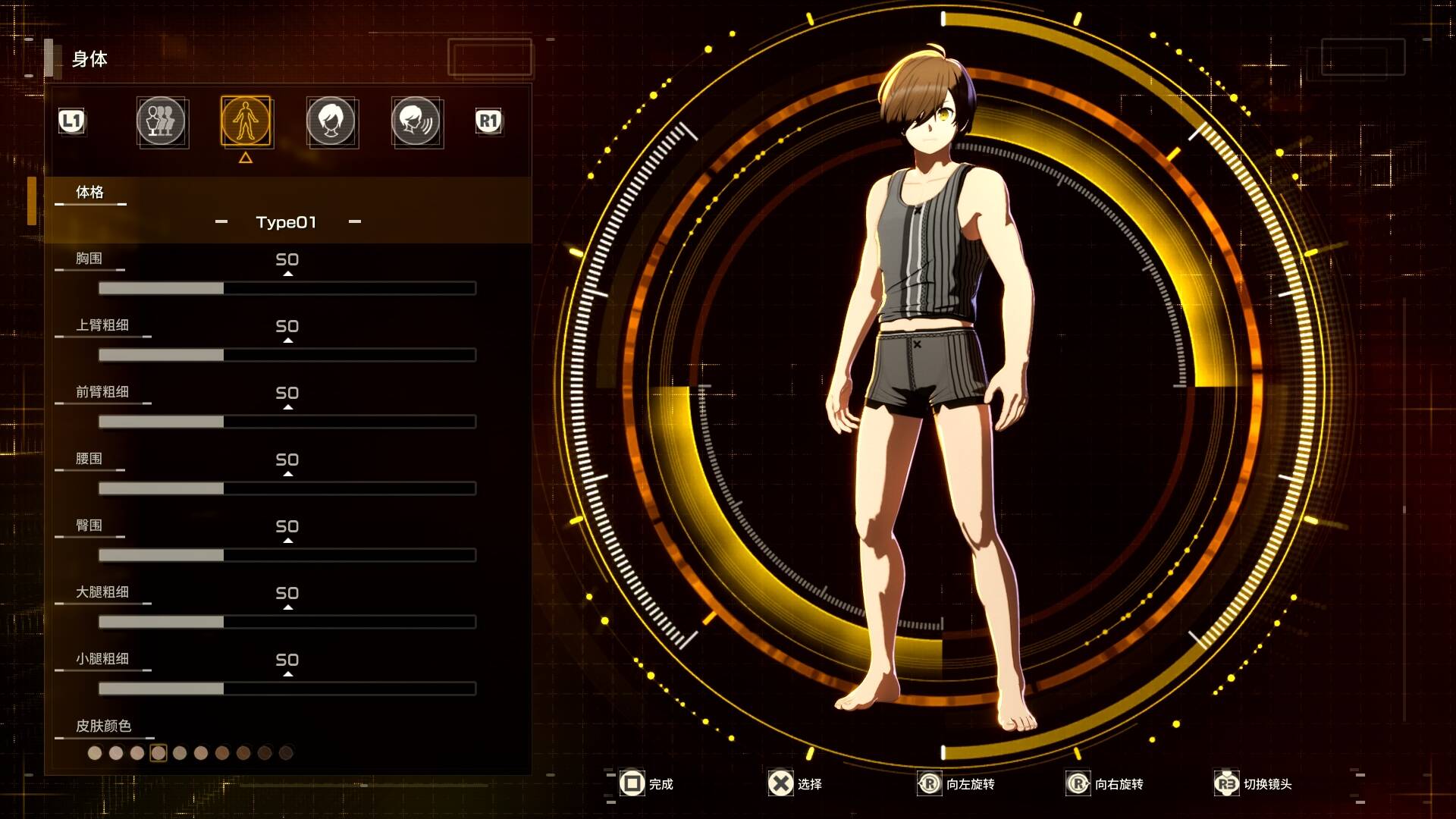Screen dimensions: 1456x819
Task: Adjust the 腰围 waist slider
Action: [x=287, y=488]
